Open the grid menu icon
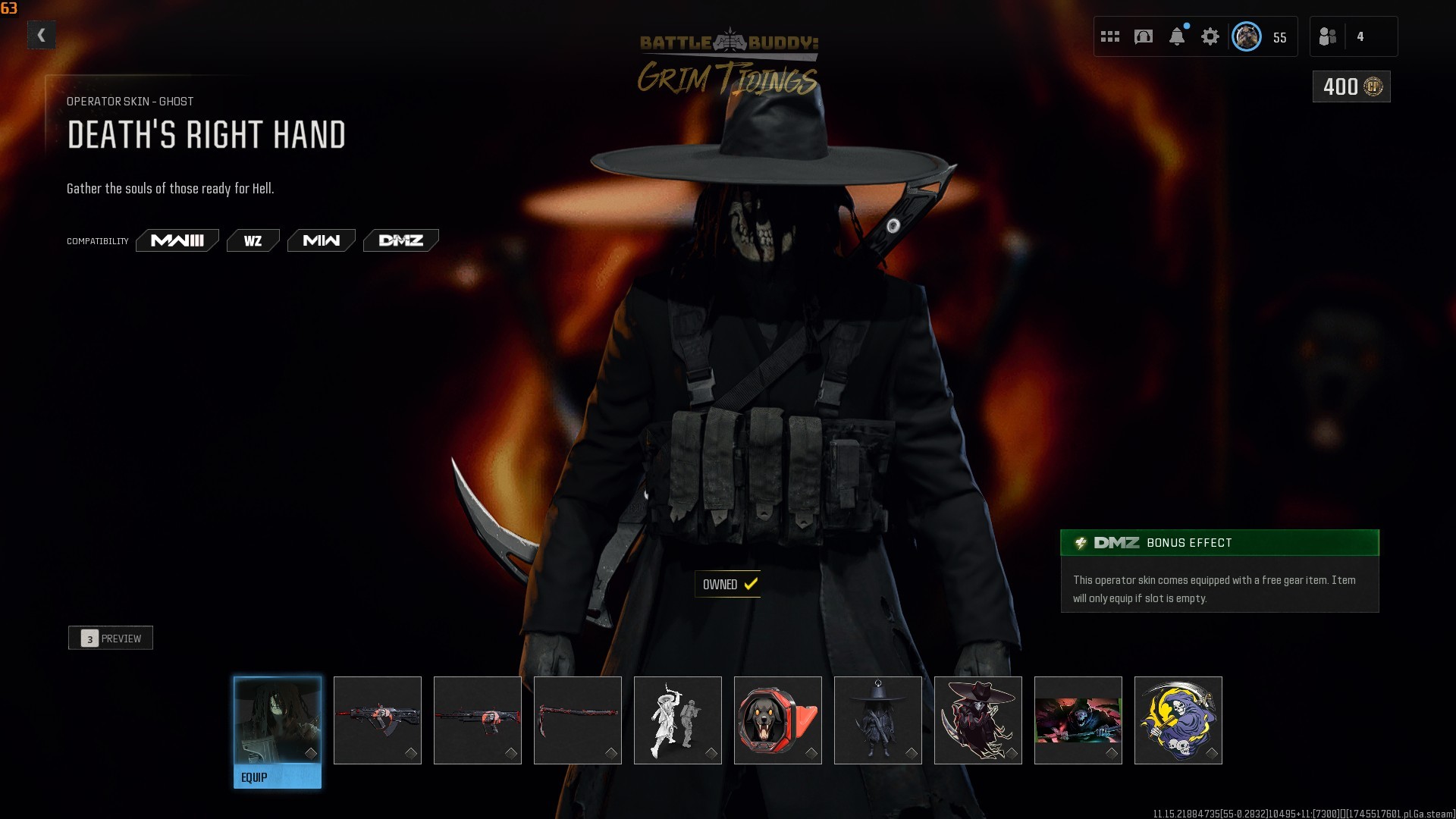Image resolution: width=1456 pixels, height=819 pixels. coord(1110,36)
